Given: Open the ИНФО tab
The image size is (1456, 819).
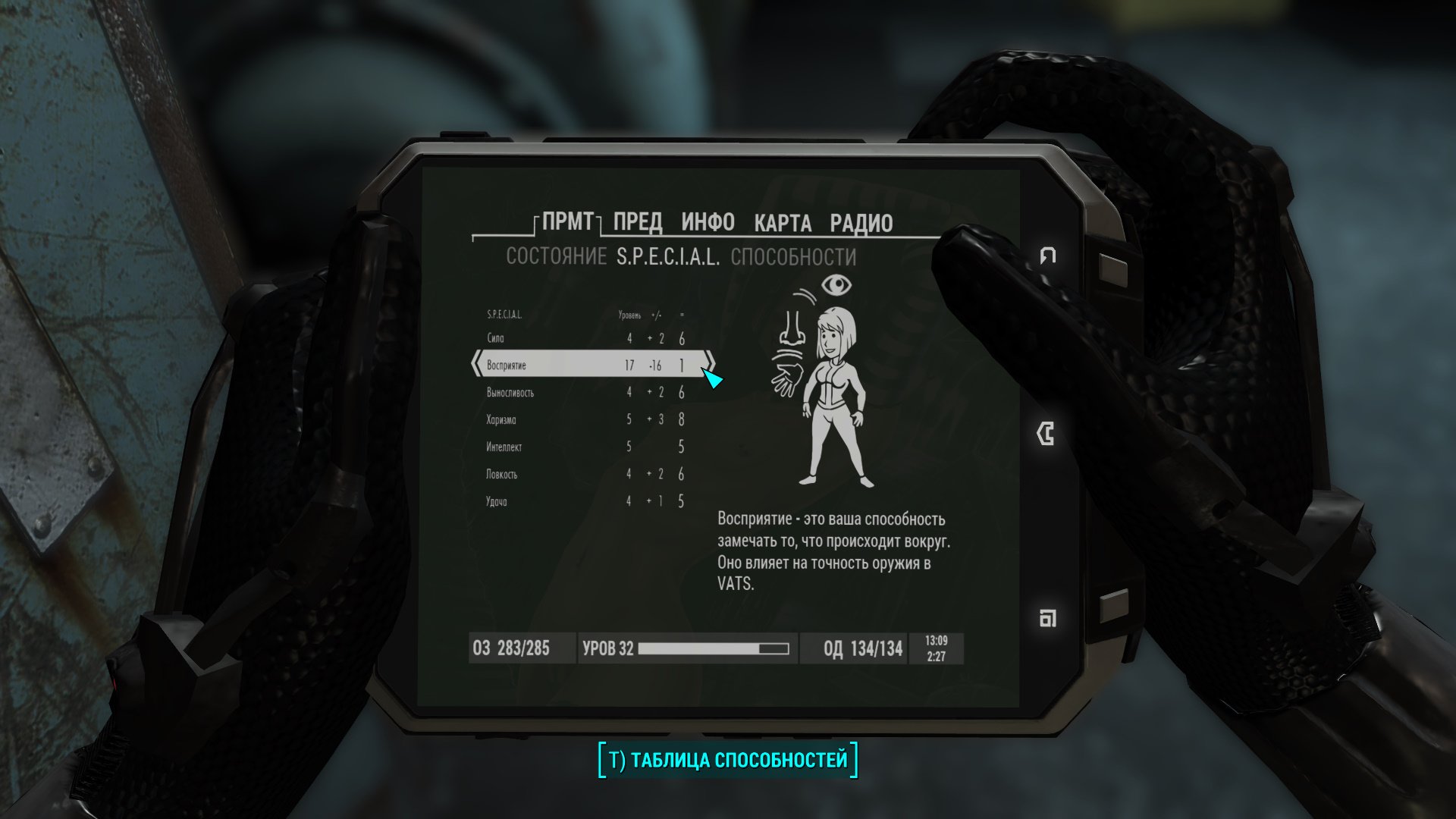Looking at the screenshot, I should pyautogui.click(x=708, y=222).
